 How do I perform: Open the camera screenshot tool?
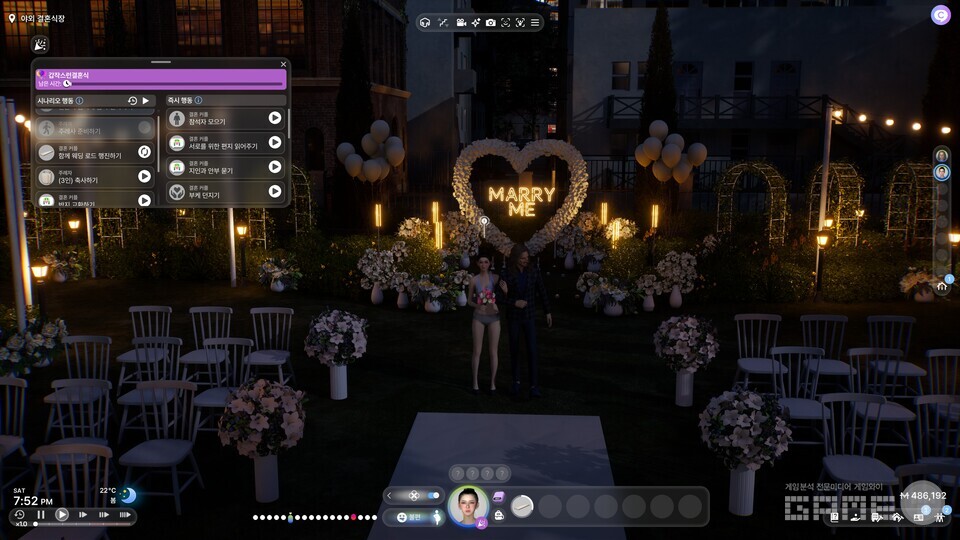click(490, 22)
